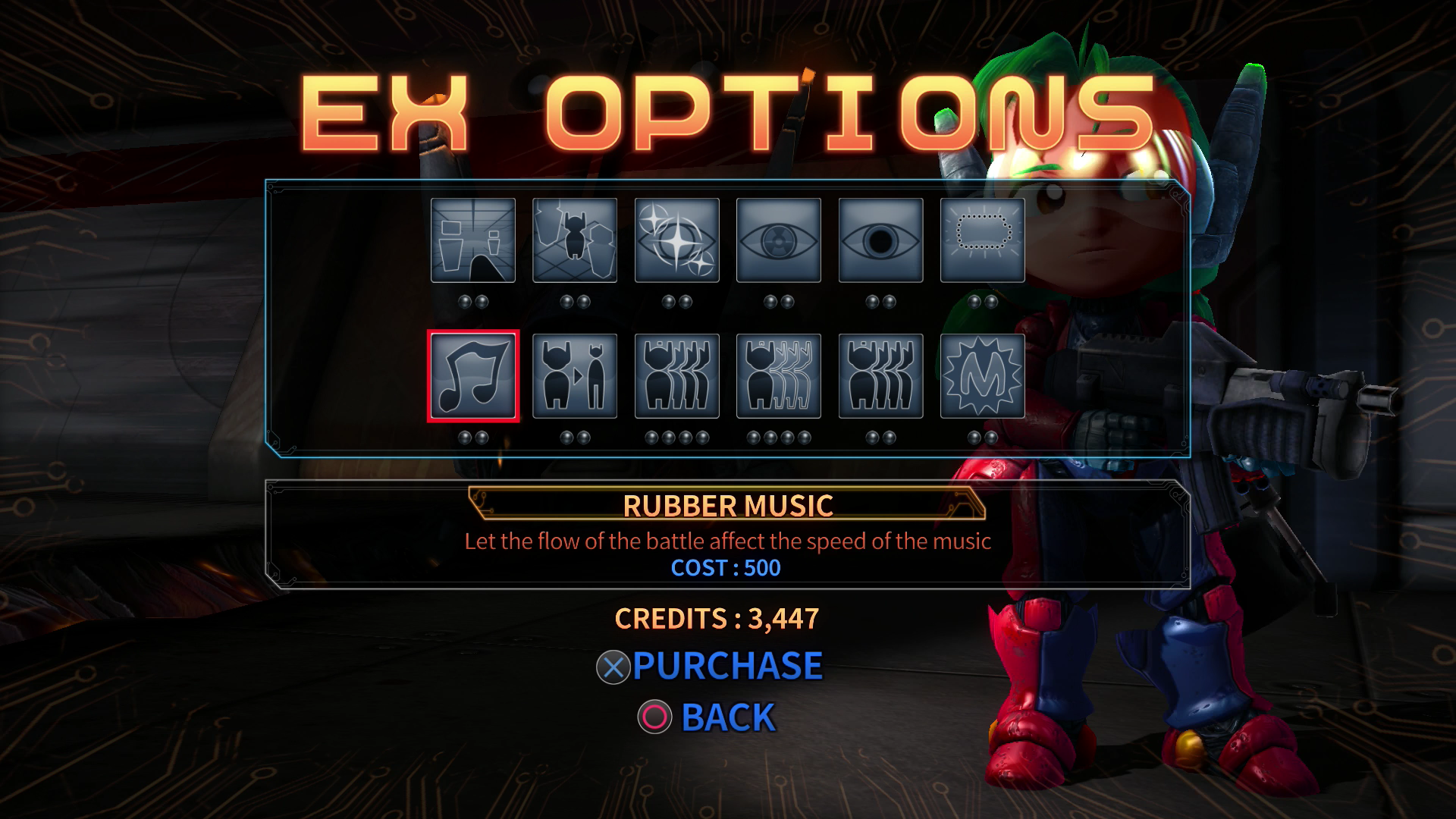Select the cracked tiles character icon
Image resolution: width=1456 pixels, height=819 pixels.
point(575,240)
